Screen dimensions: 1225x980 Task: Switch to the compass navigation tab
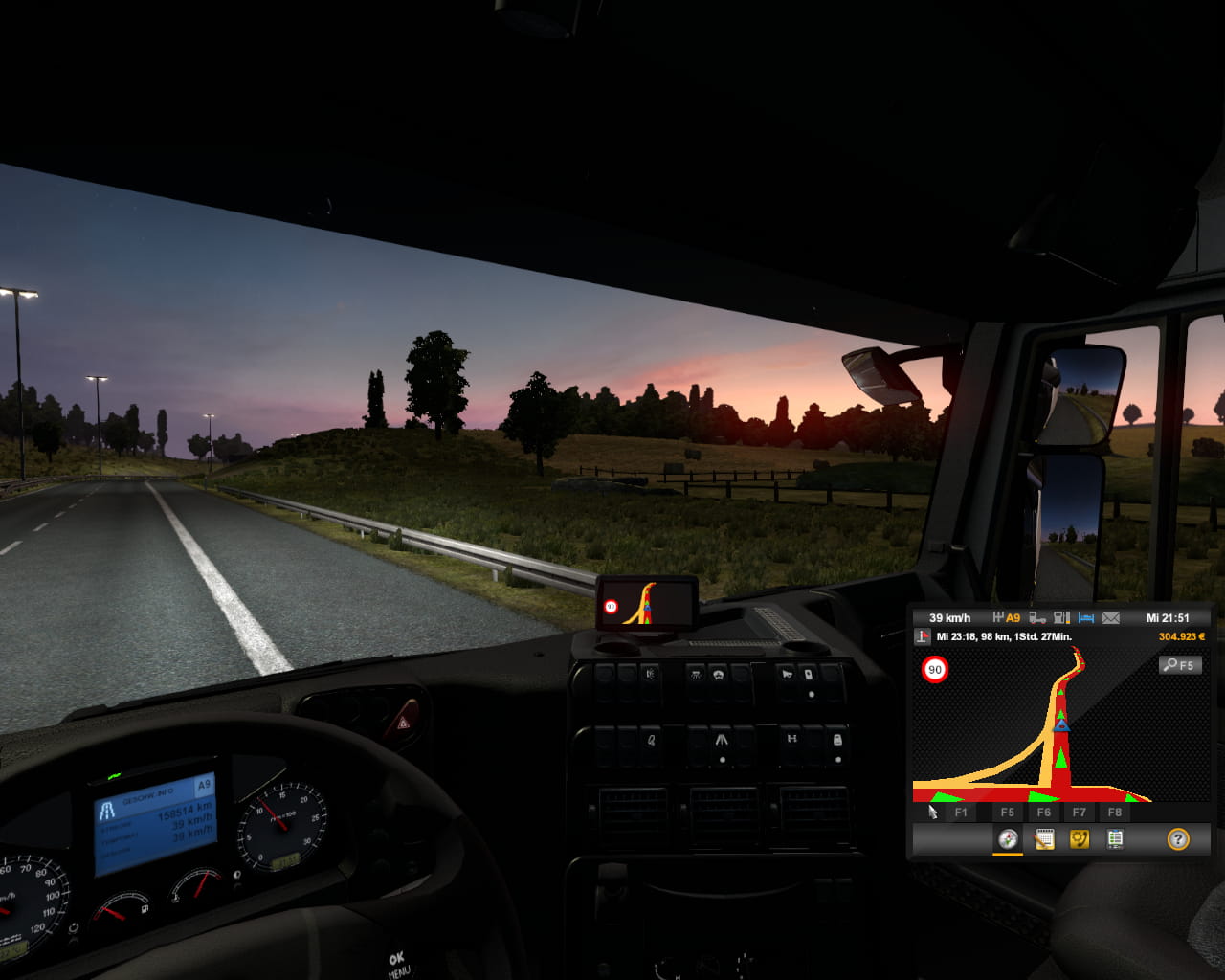1008,839
